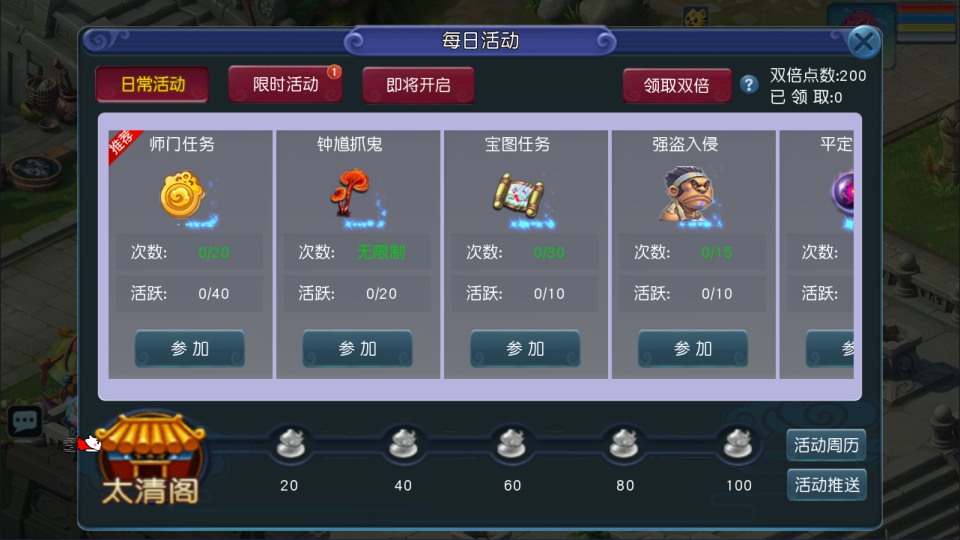Viewport: 960px width, 540px height.
Task: Enter the 太清阁 shop icon
Action: pyautogui.click(x=150, y=460)
